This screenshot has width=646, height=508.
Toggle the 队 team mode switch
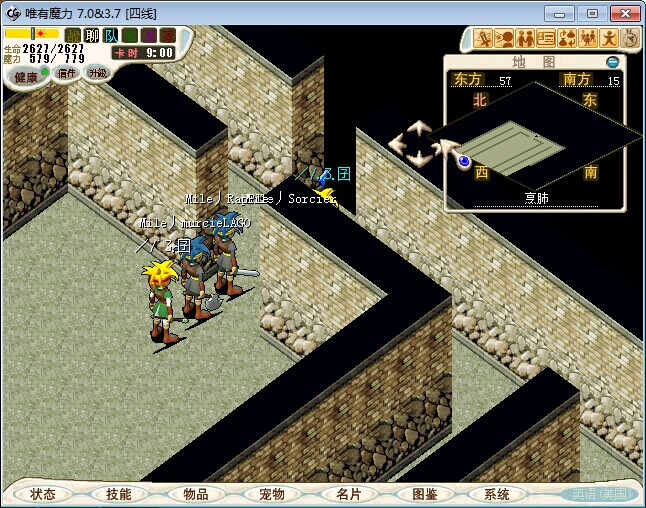click(109, 35)
